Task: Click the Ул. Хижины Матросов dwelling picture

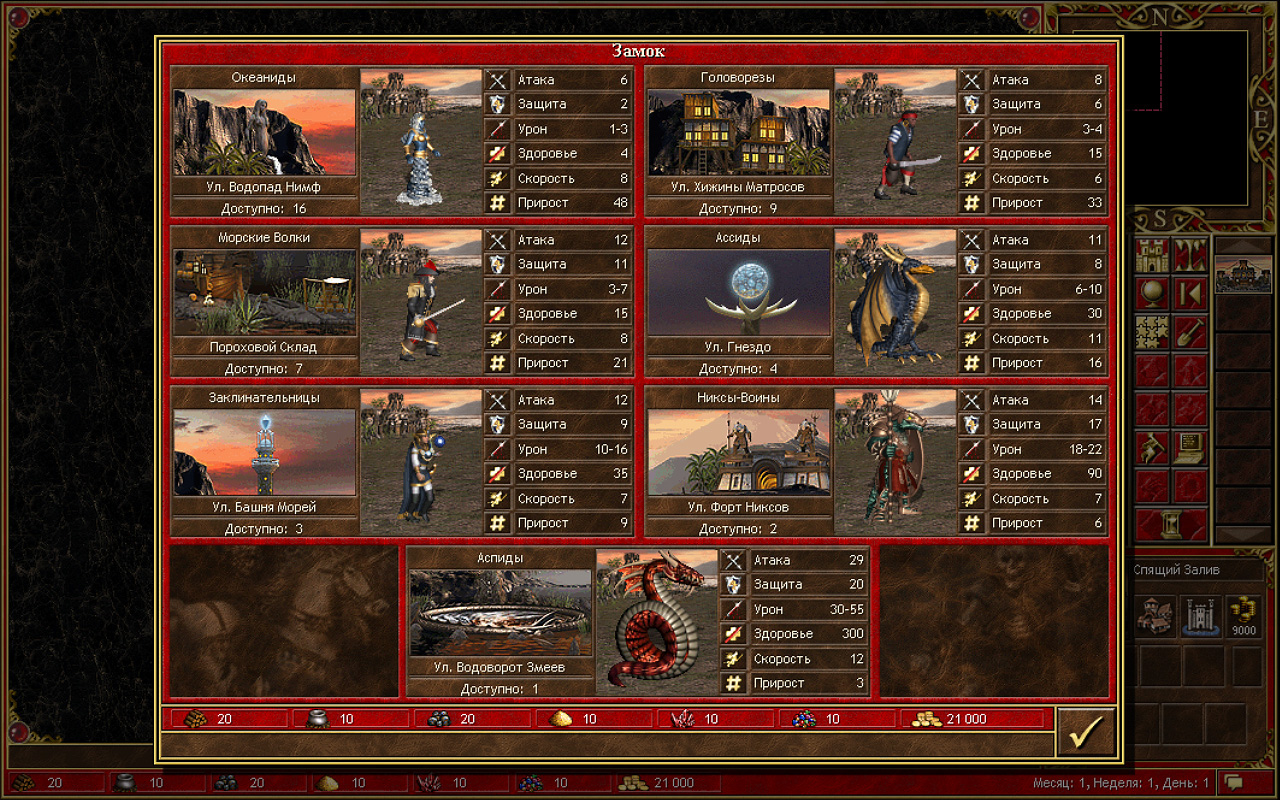Action: (x=738, y=132)
